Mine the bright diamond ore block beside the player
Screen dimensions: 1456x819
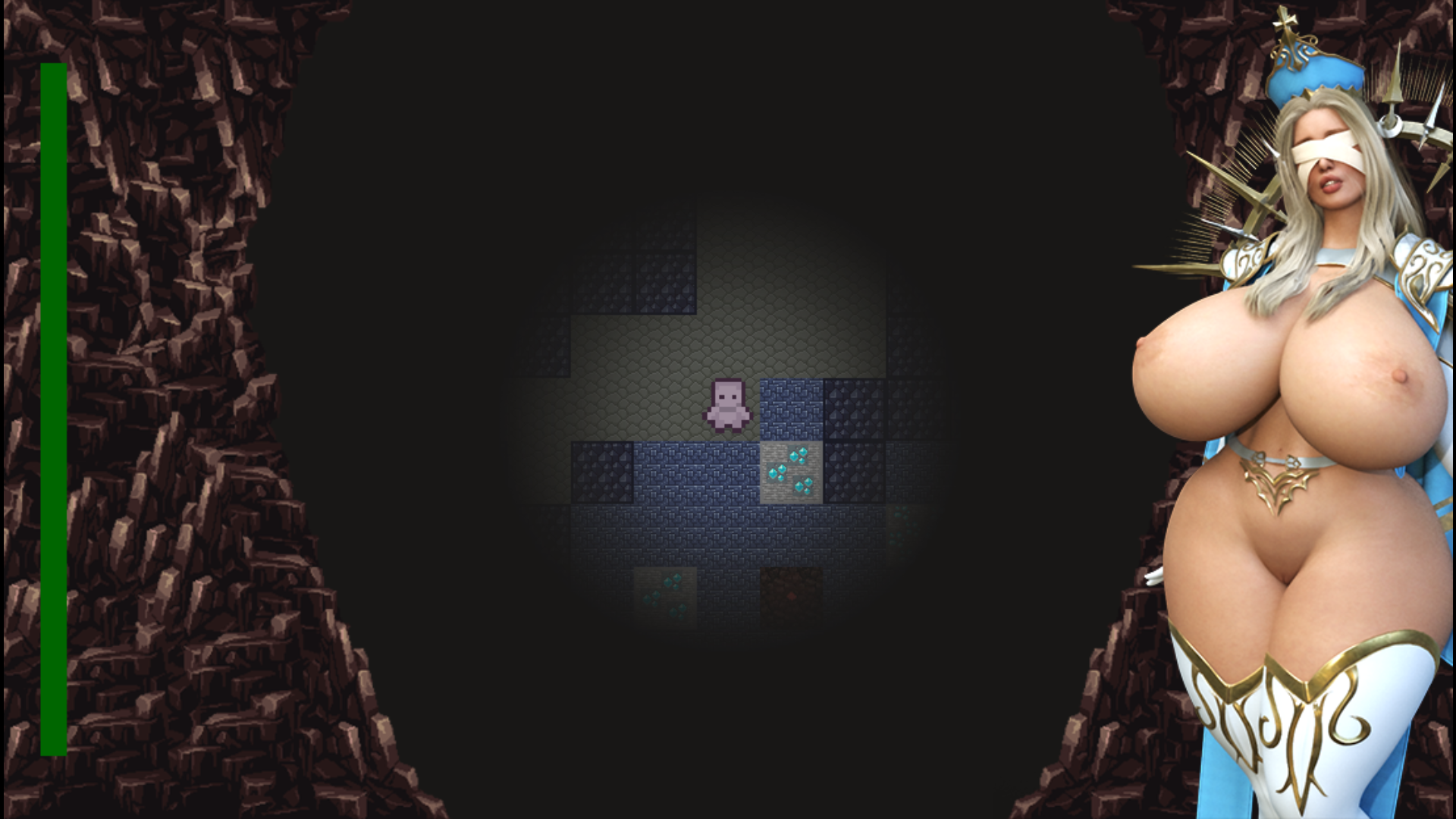(x=792, y=470)
